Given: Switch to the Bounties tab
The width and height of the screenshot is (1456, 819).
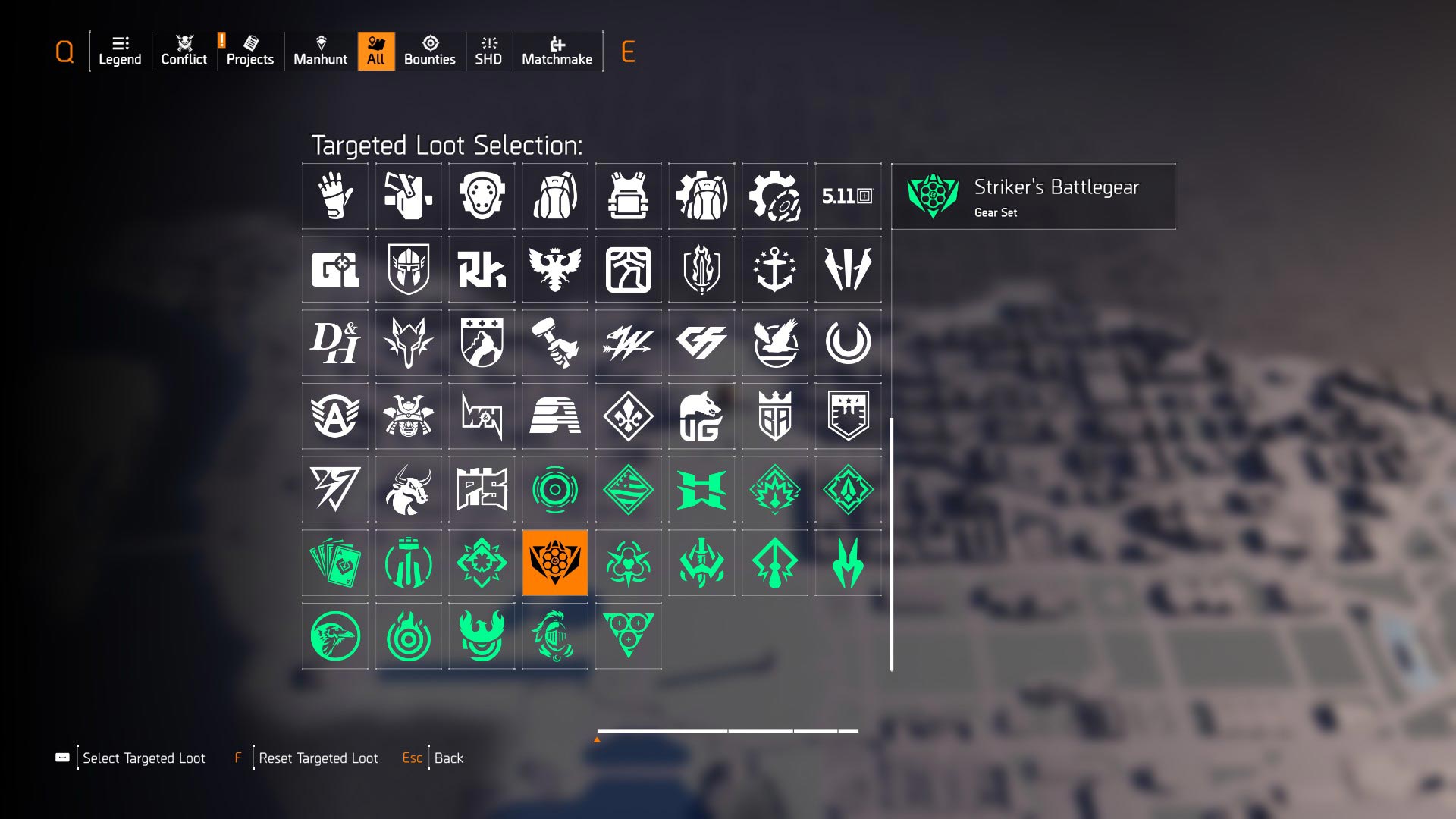Looking at the screenshot, I should pos(430,51).
